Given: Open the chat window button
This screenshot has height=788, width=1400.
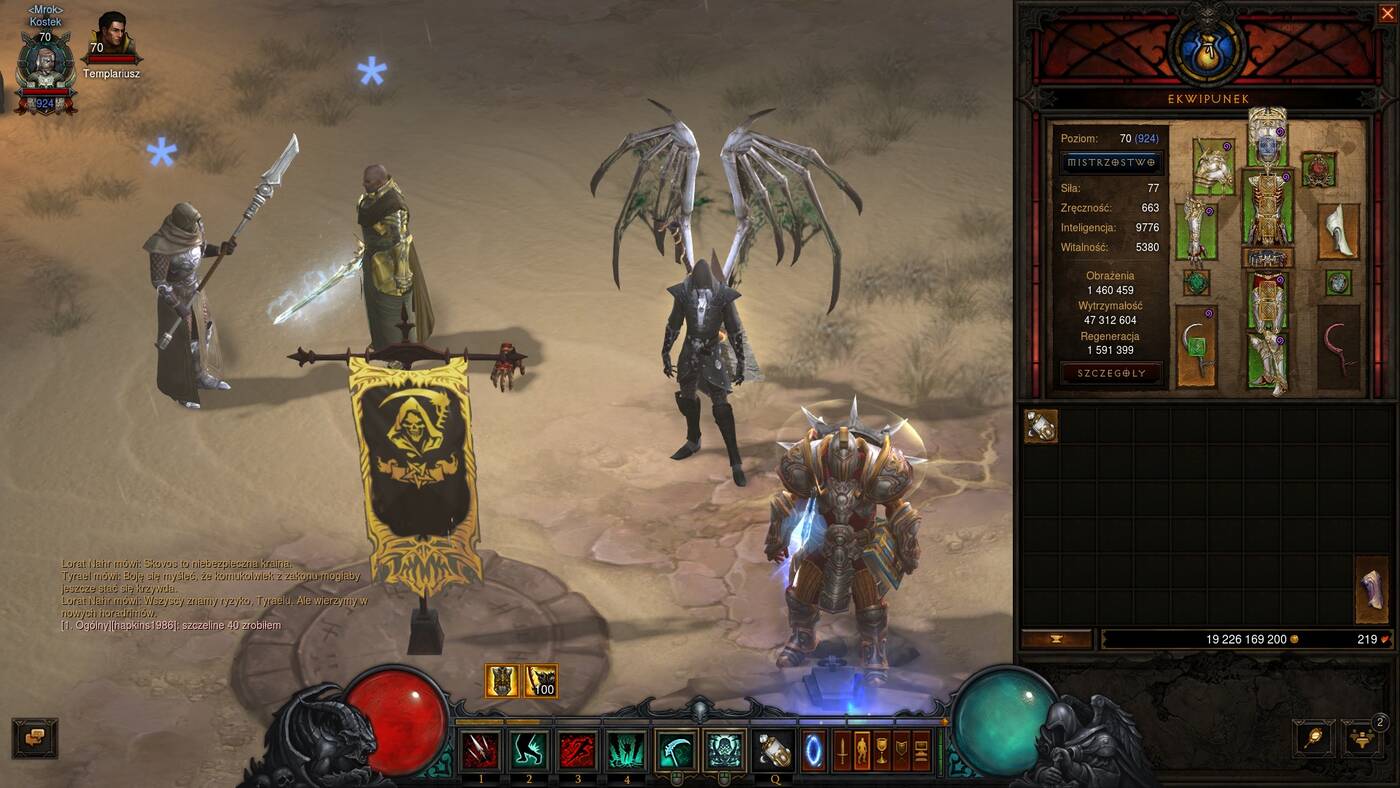Looking at the screenshot, I should 35,737.
